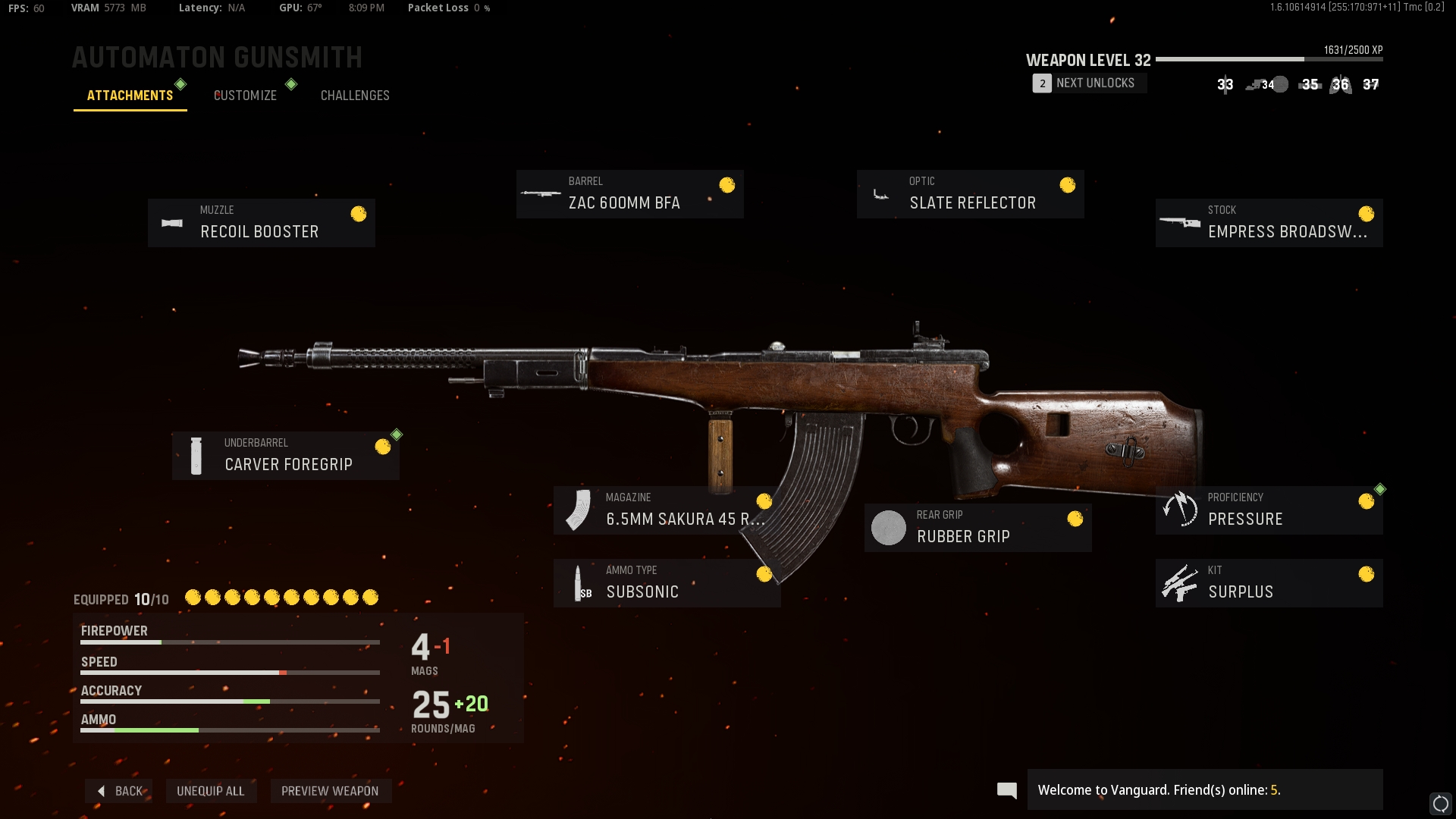This screenshot has width=1456, height=819.
Task: Choose the Surplus kit slot
Action: click(1269, 583)
